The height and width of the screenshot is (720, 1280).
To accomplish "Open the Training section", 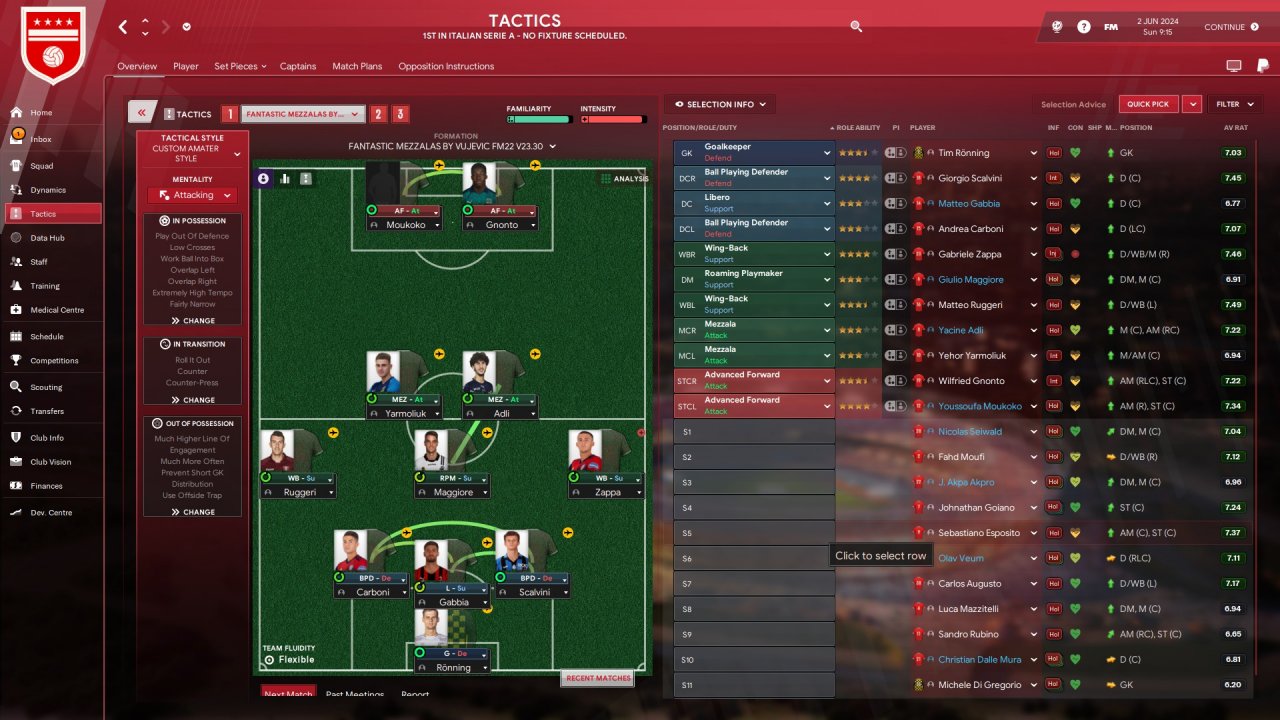I will pyautogui.click(x=44, y=286).
